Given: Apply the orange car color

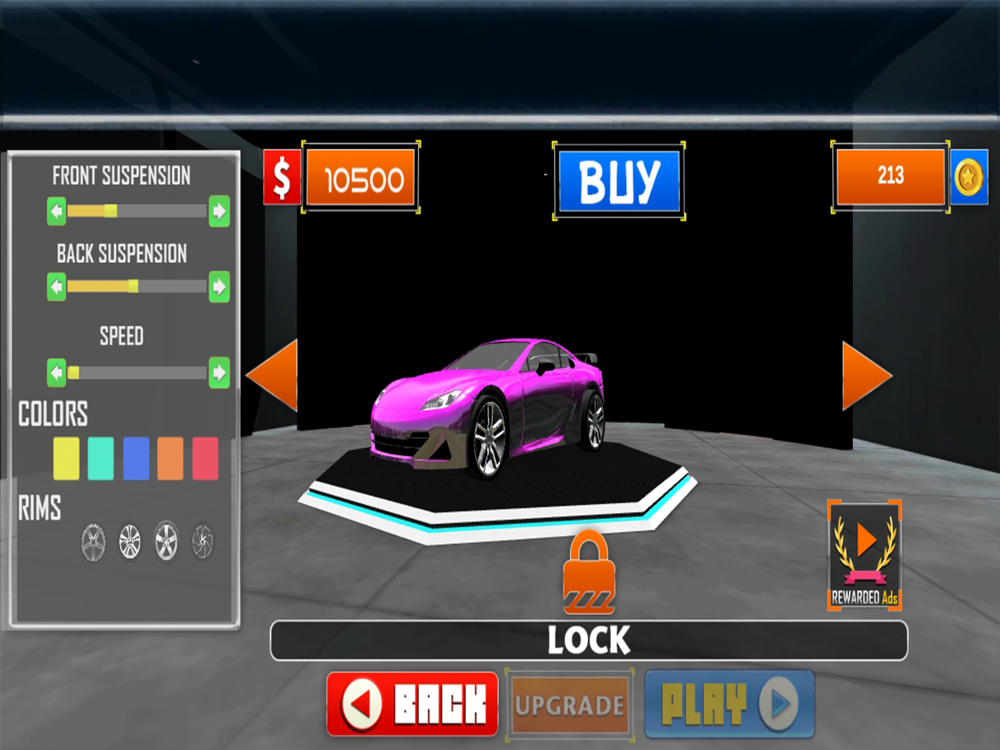Looking at the screenshot, I should tap(170, 458).
